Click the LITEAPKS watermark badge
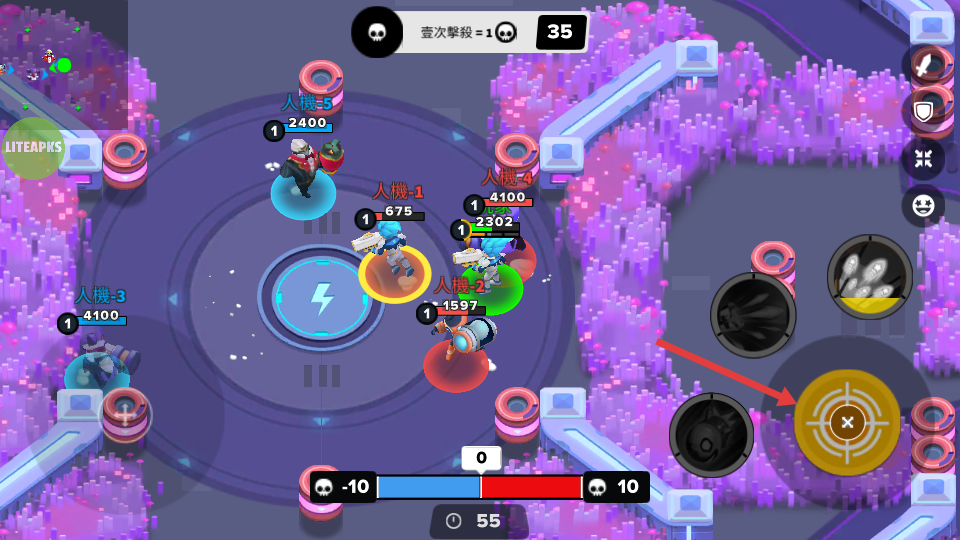This screenshot has height=540, width=960. pyautogui.click(x=33, y=148)
